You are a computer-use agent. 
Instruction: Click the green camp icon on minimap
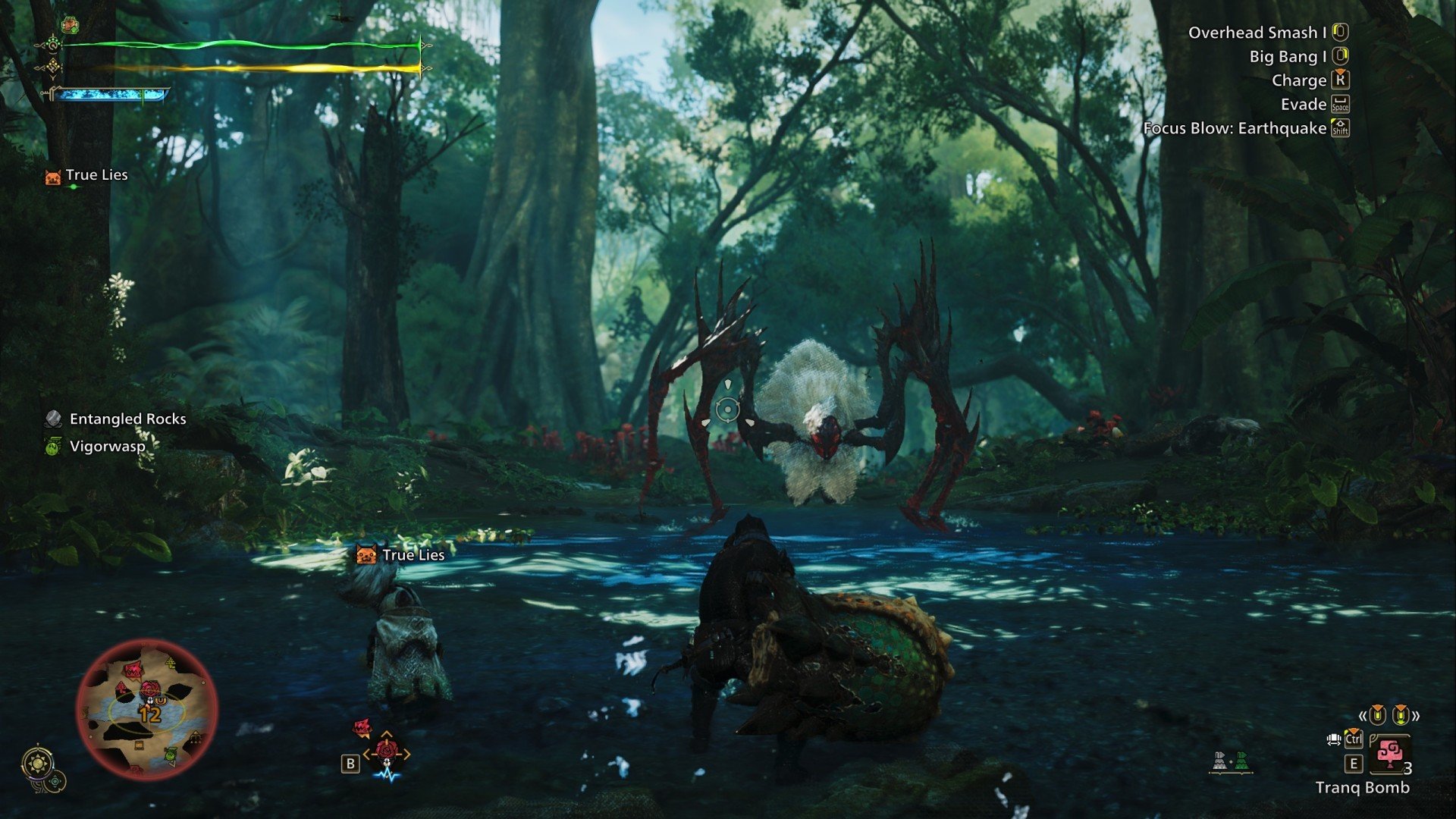pyautogui.click(x=171, y=754)
